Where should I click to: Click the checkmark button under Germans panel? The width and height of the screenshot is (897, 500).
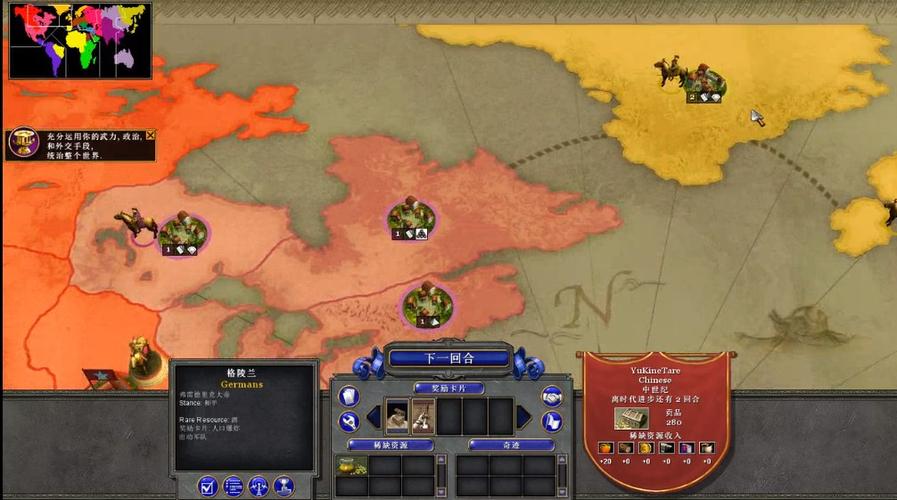[x=208, y=487]
